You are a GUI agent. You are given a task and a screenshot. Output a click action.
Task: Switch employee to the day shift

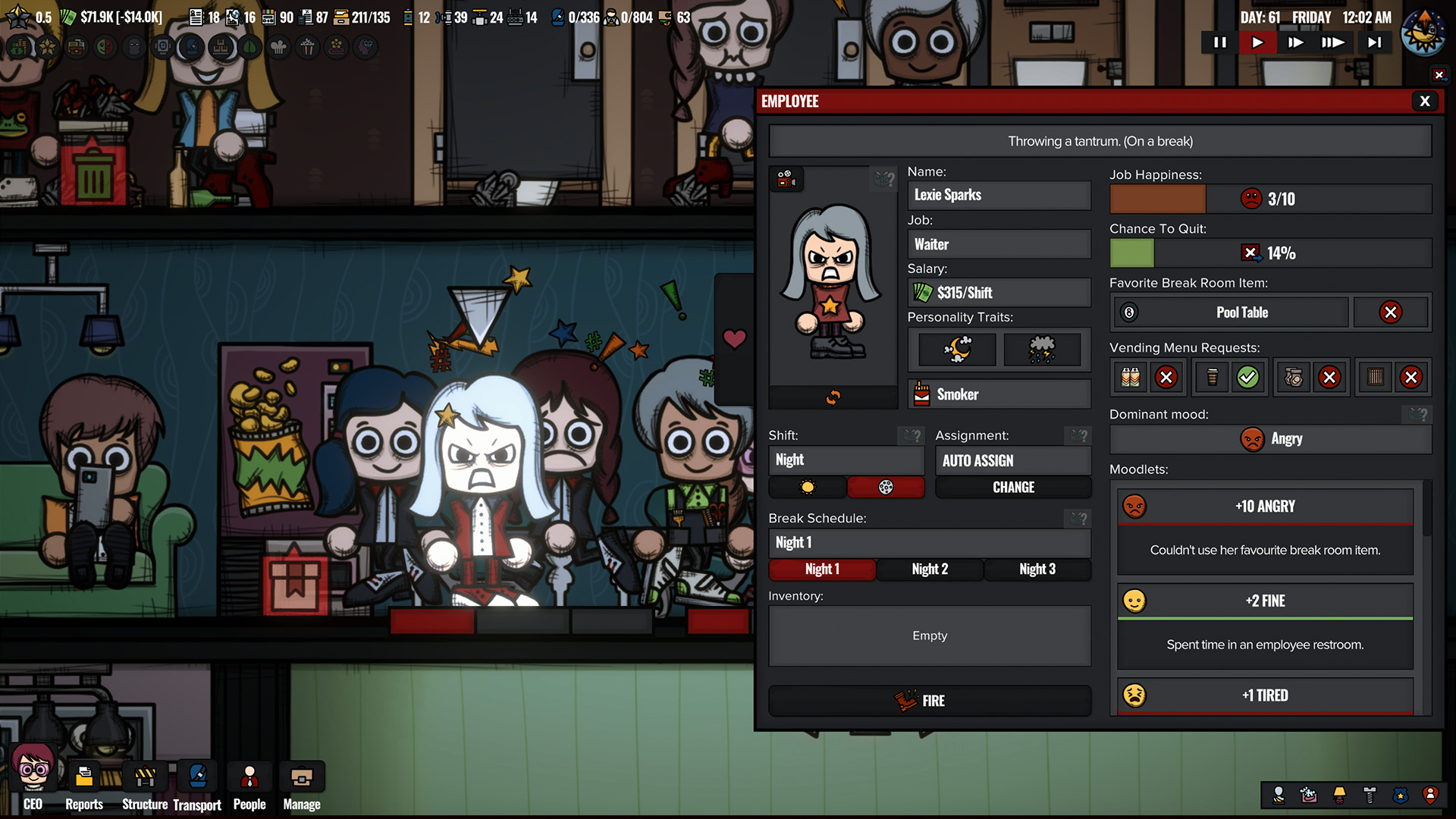point(808,488)
